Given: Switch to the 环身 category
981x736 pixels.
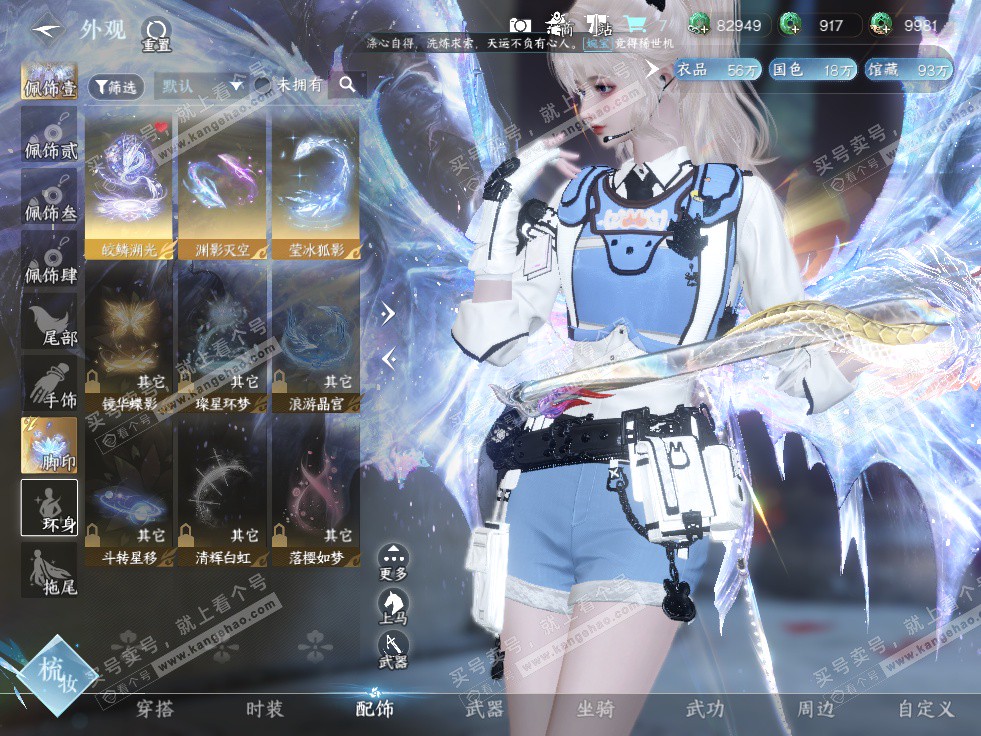Looking at the screenshot, I should coord(50,508).
